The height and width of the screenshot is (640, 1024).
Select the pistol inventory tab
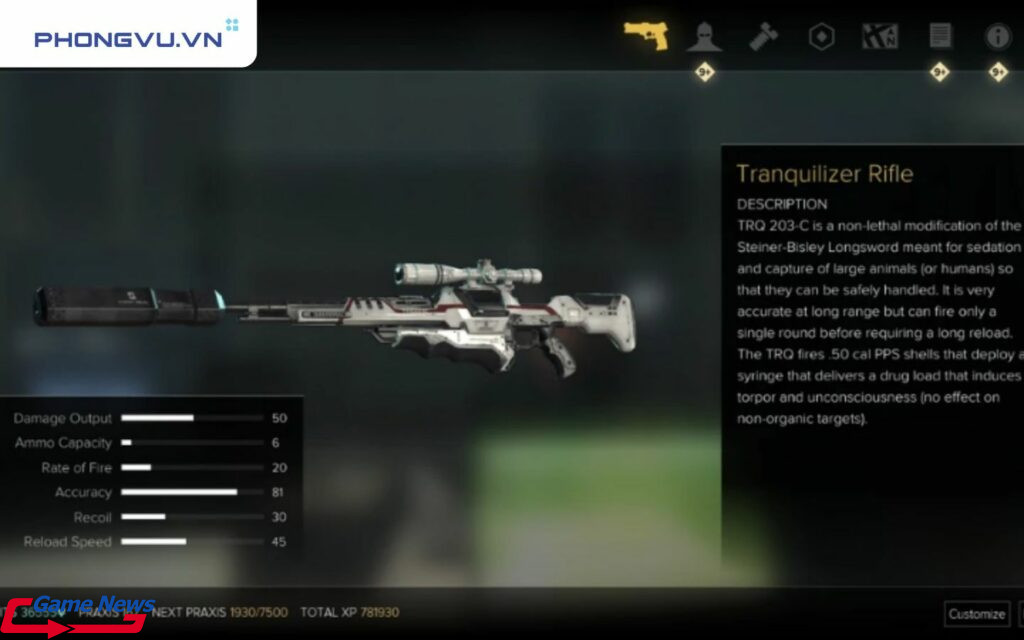pos(646,35)
